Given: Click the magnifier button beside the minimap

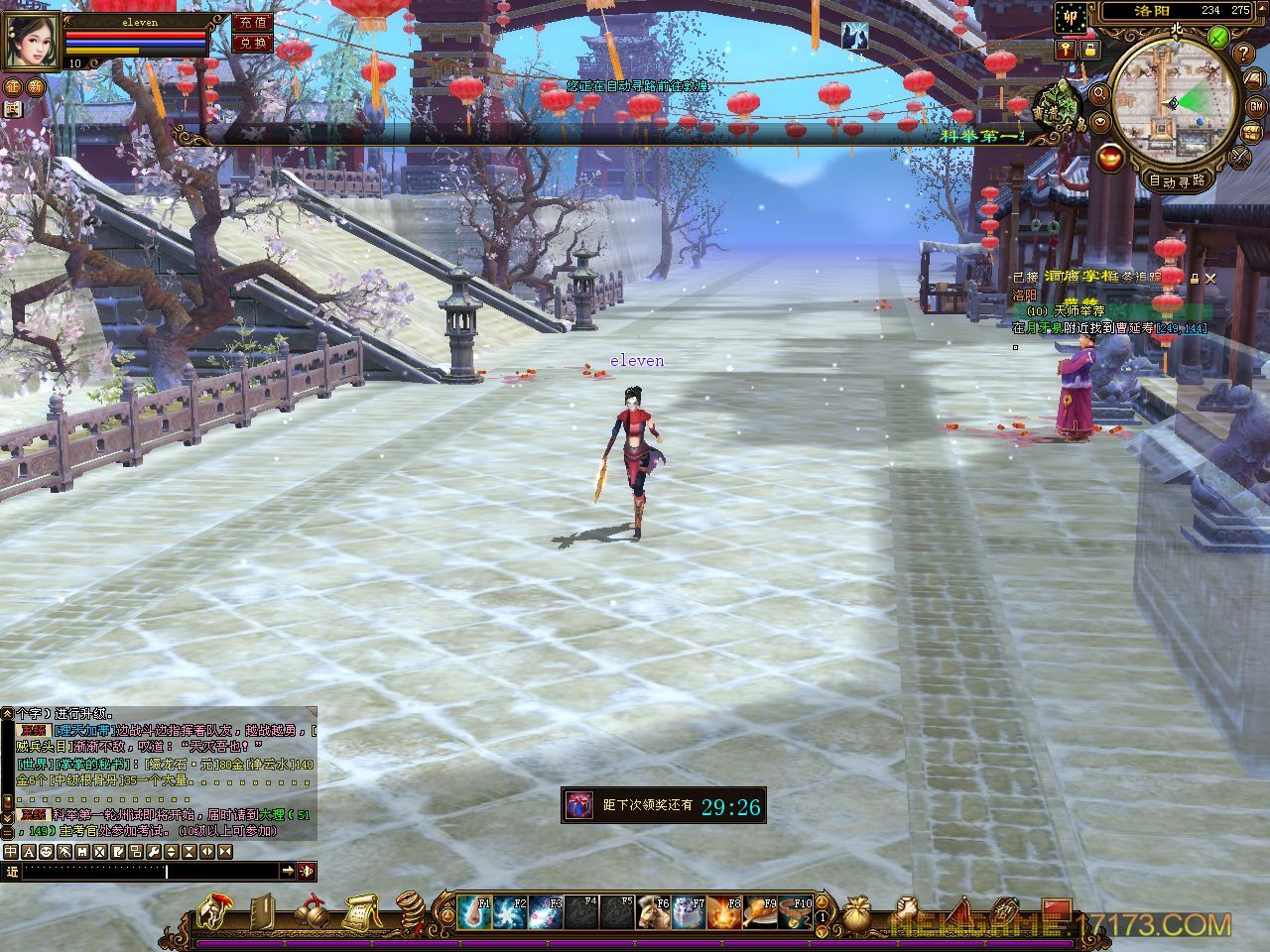Looking at the screenshot, I should (x=1100, y=93).
